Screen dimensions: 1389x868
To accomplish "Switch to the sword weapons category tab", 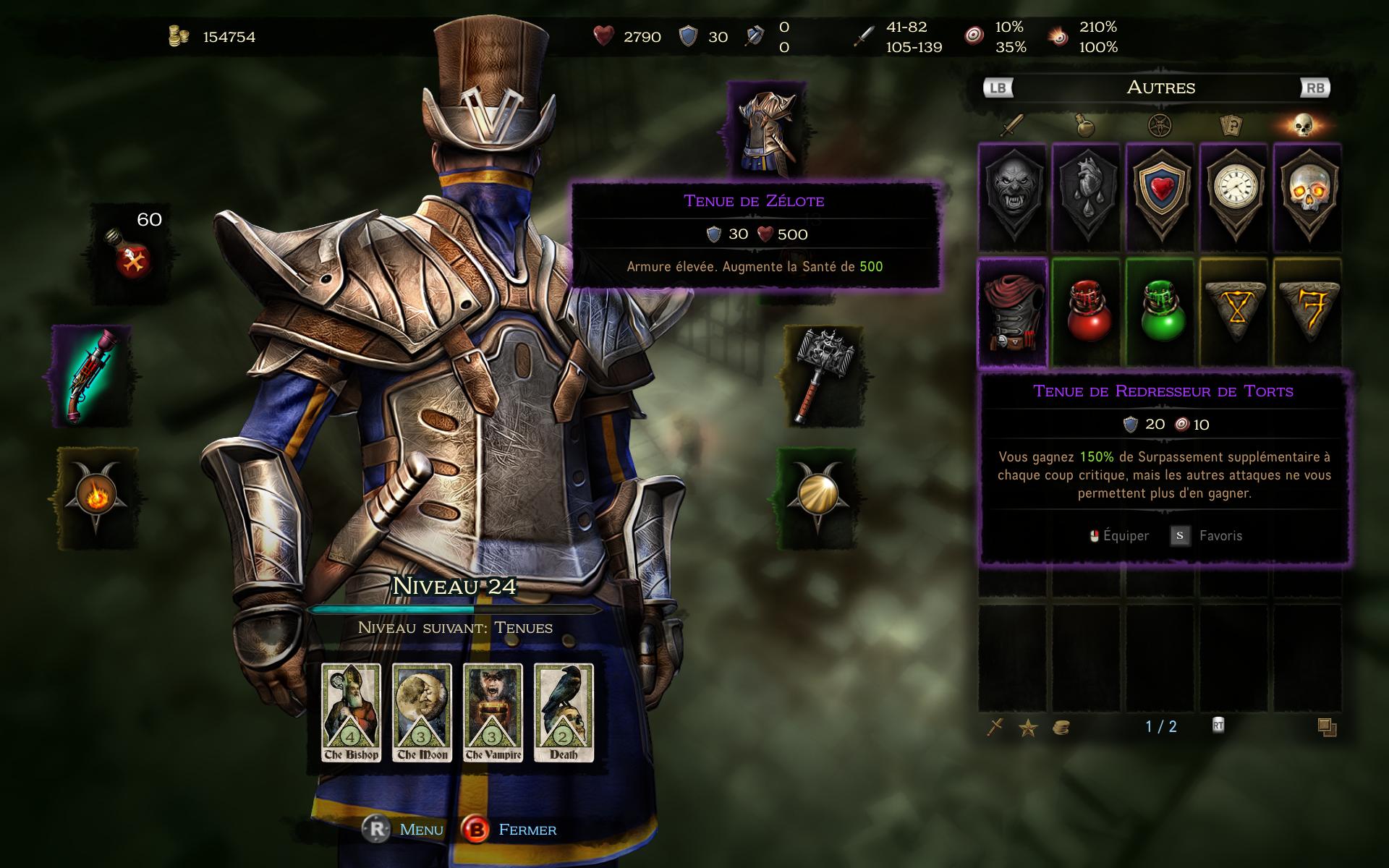I will click(1011, 127).
